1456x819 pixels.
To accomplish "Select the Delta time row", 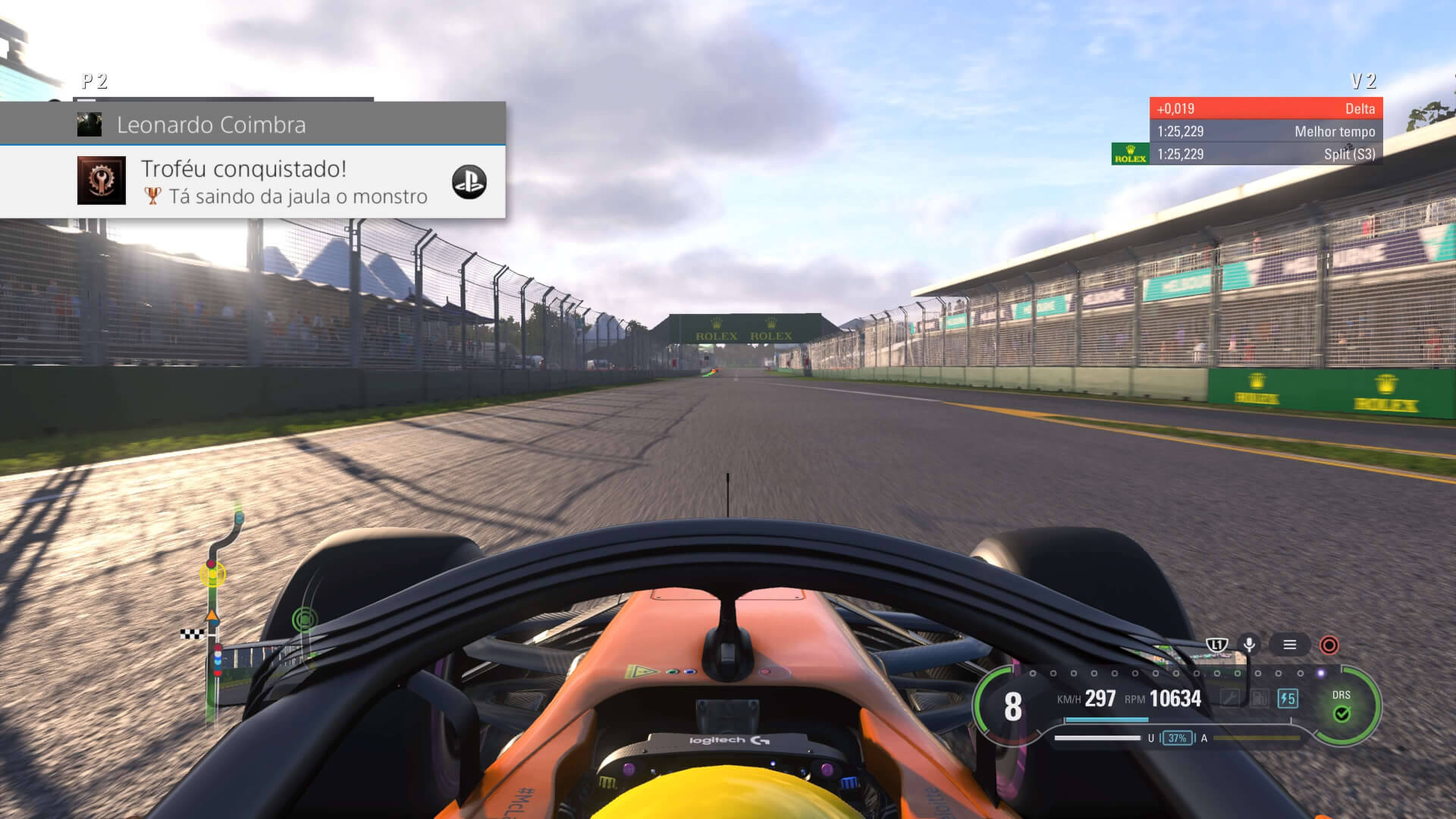I will 1266,108.
